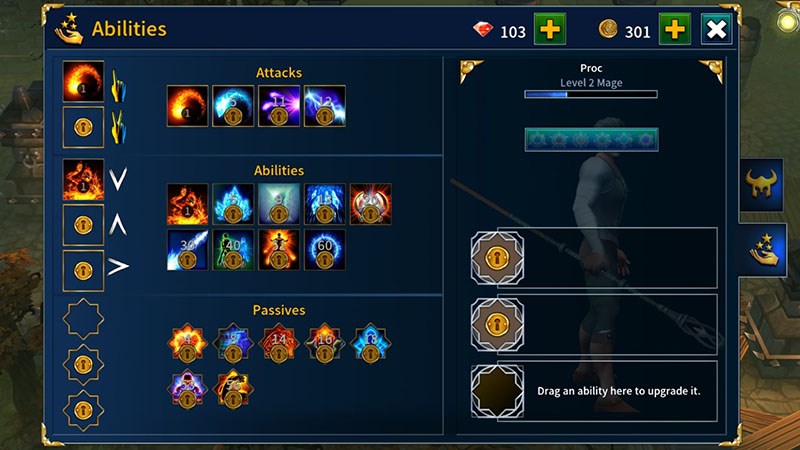Image resolution: width=800 pixels, height=450 pixels.
Task: Choose the locked level 60 blue ring ability
Action: (325, 250)
